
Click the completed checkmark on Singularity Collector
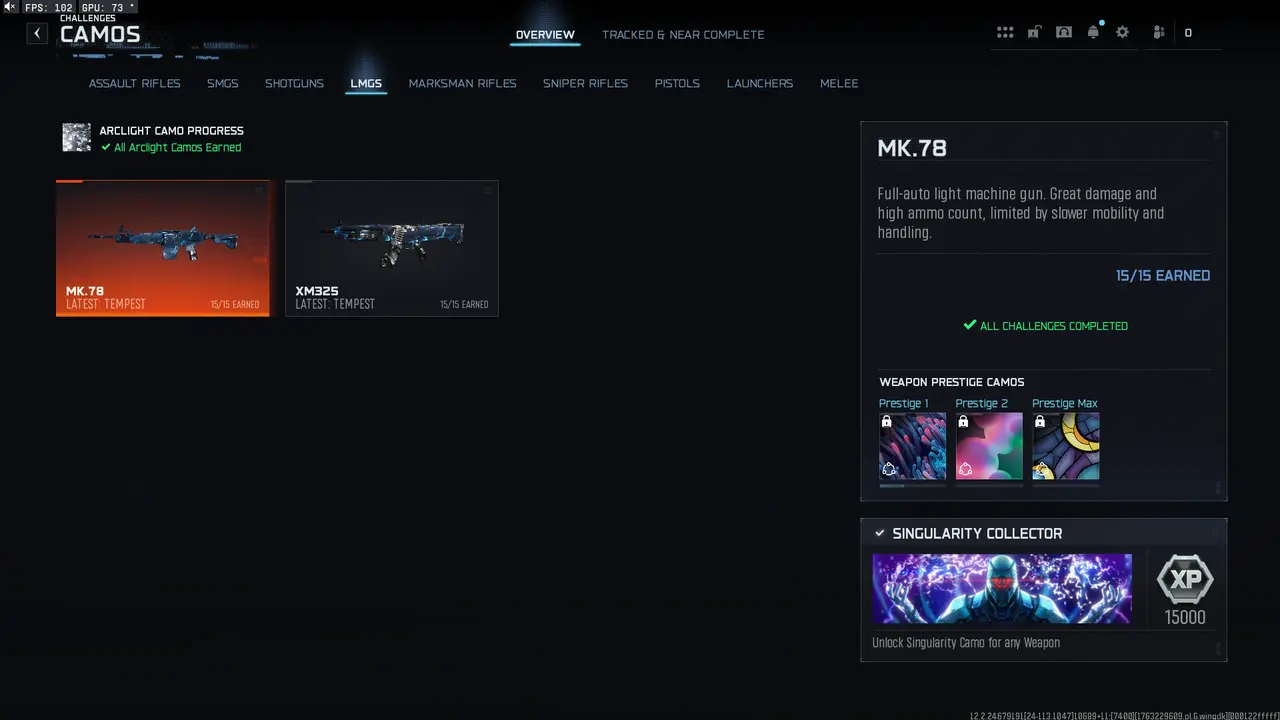point(880,533)
